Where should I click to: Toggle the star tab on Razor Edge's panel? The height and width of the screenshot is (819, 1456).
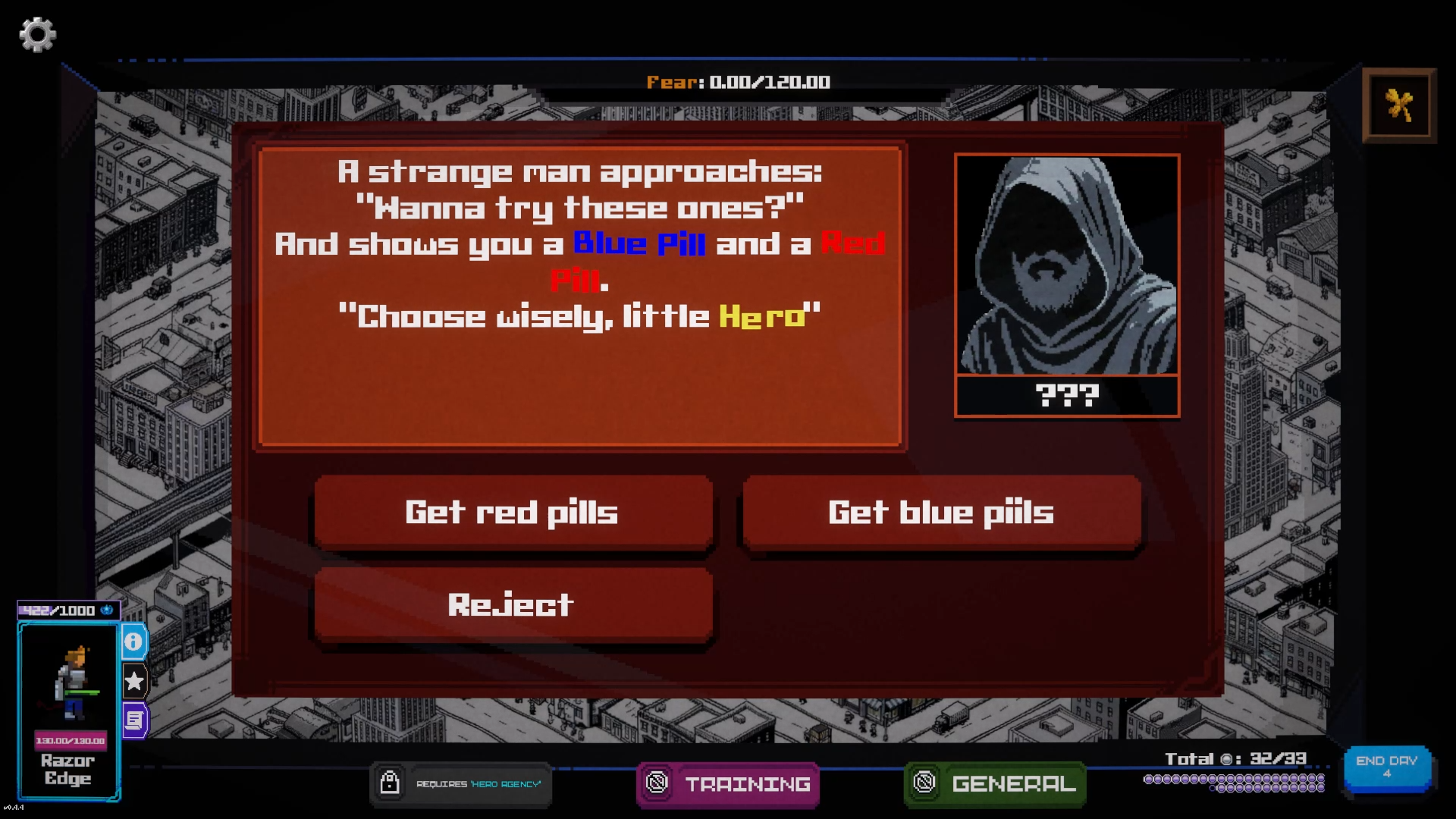click(133, 681)
